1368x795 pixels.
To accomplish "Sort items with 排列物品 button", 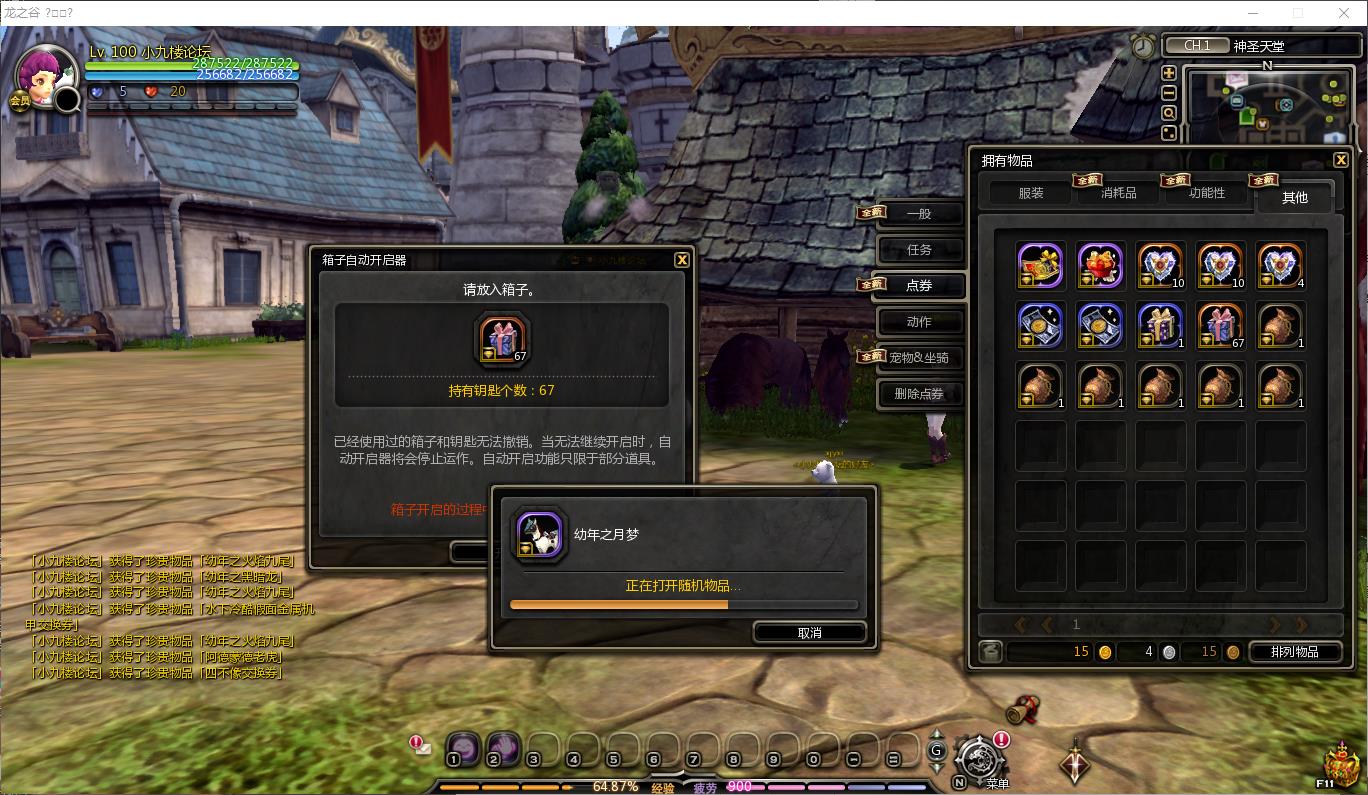I will [x=1294, y=652].
